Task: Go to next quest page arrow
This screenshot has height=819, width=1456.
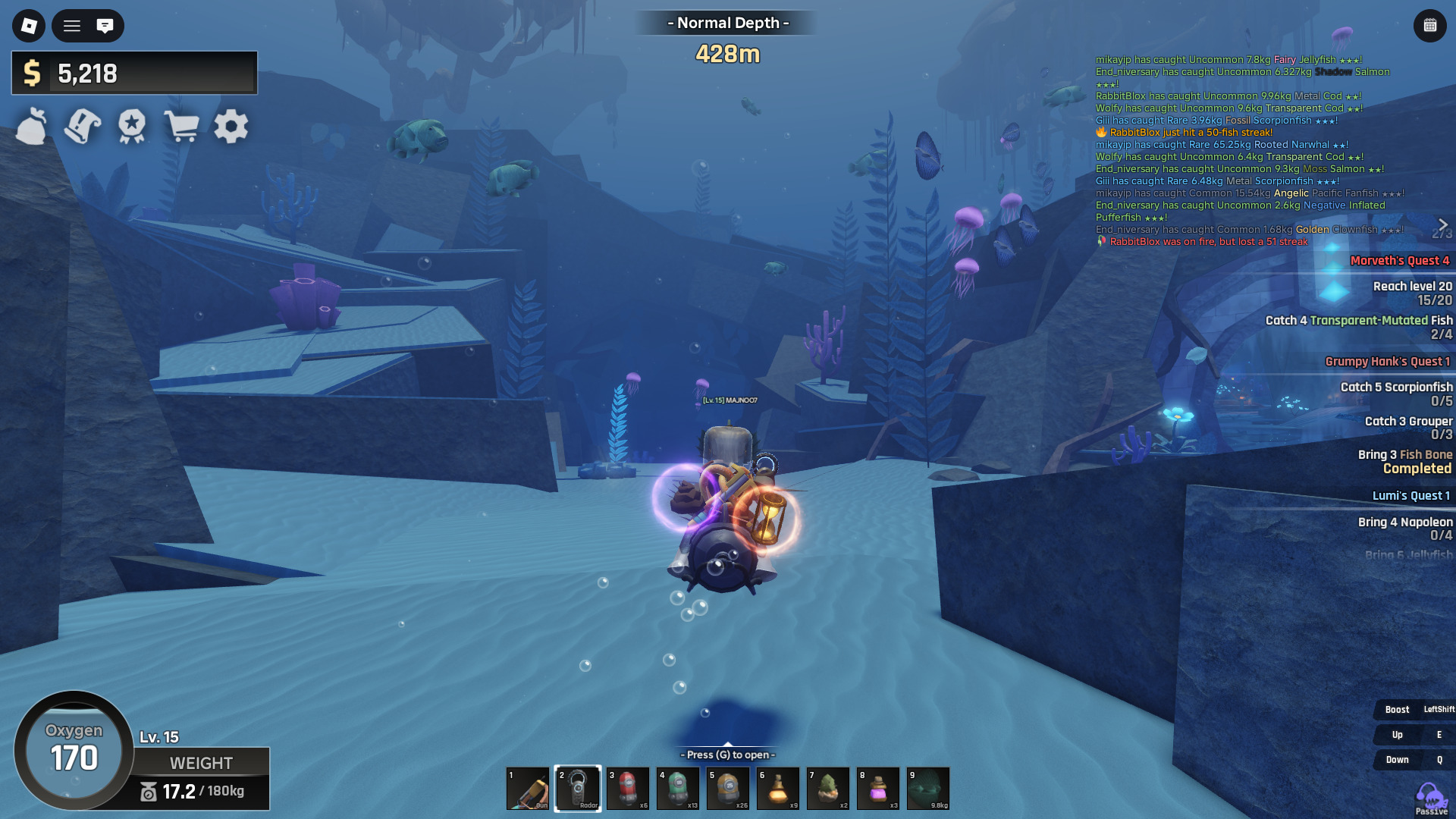Action: point(1443,224)
